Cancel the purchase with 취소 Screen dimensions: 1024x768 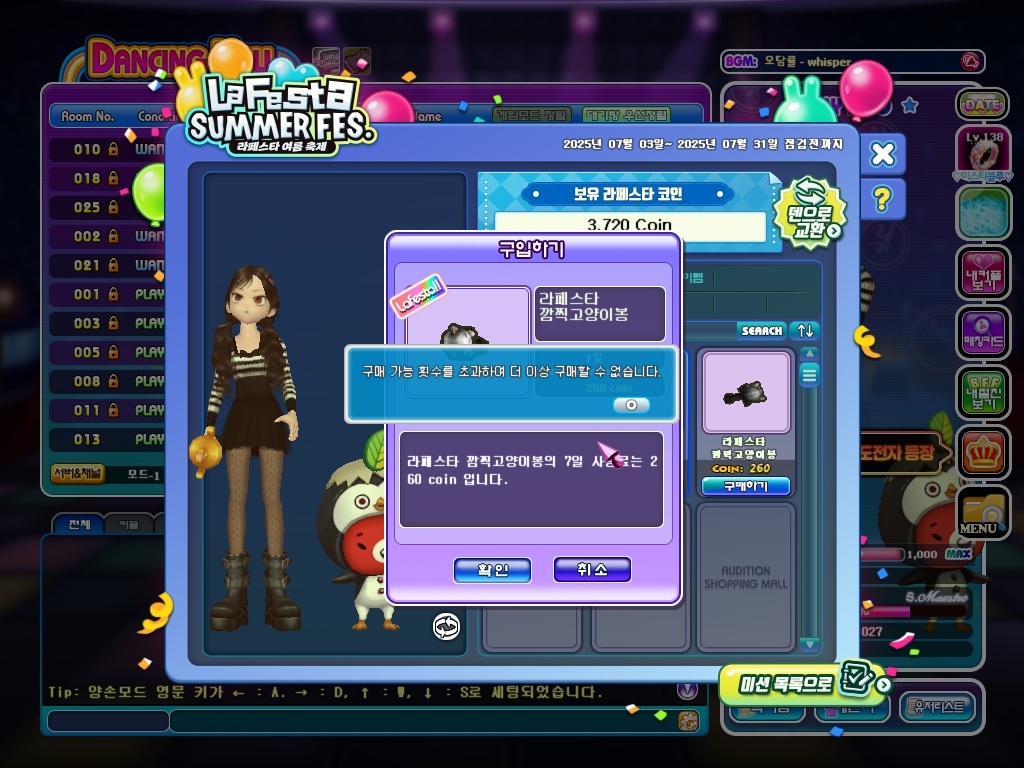pyautogui.click(x=592, y=570)
